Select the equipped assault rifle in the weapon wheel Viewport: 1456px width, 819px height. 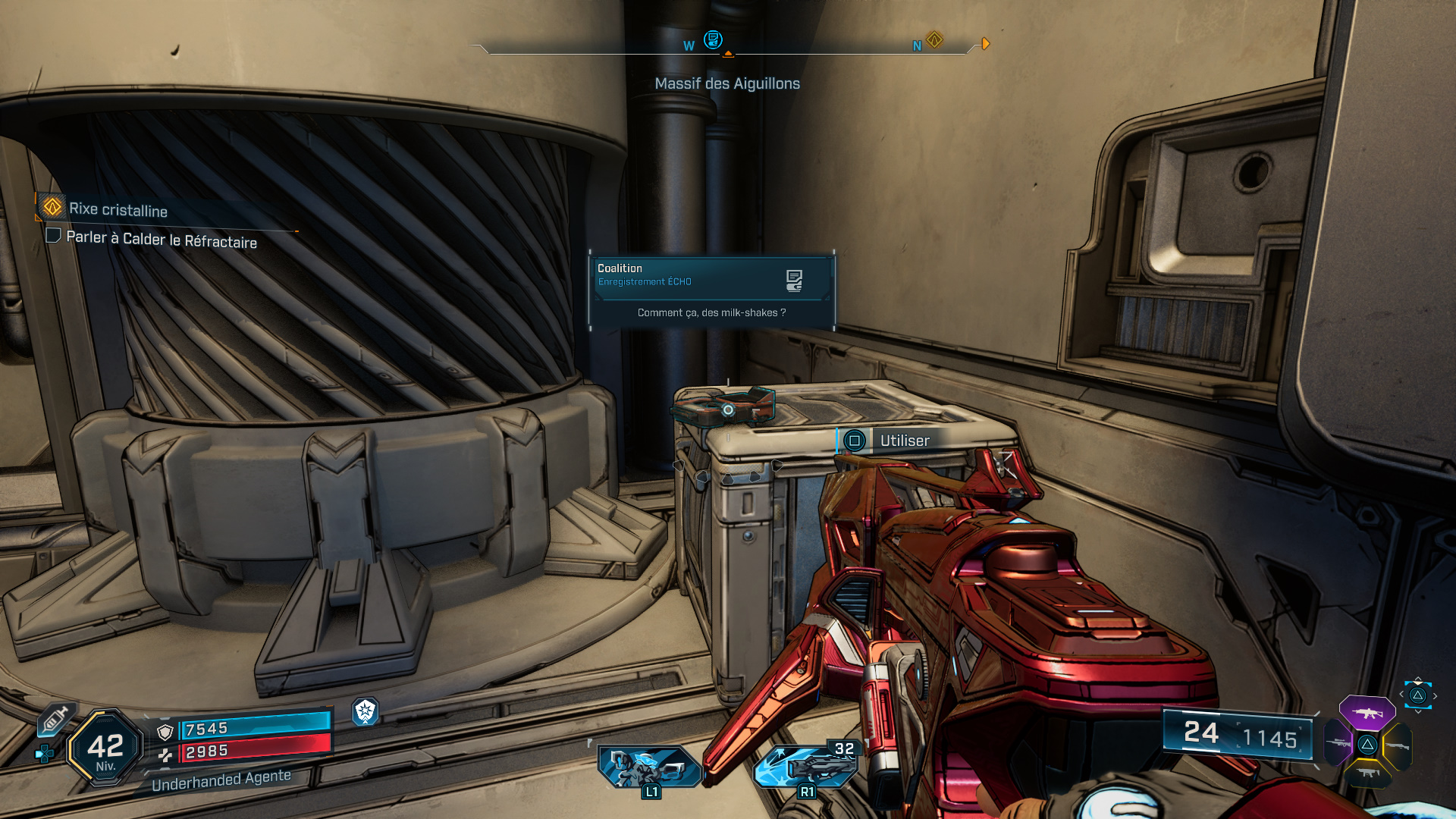coord(1366,712)
